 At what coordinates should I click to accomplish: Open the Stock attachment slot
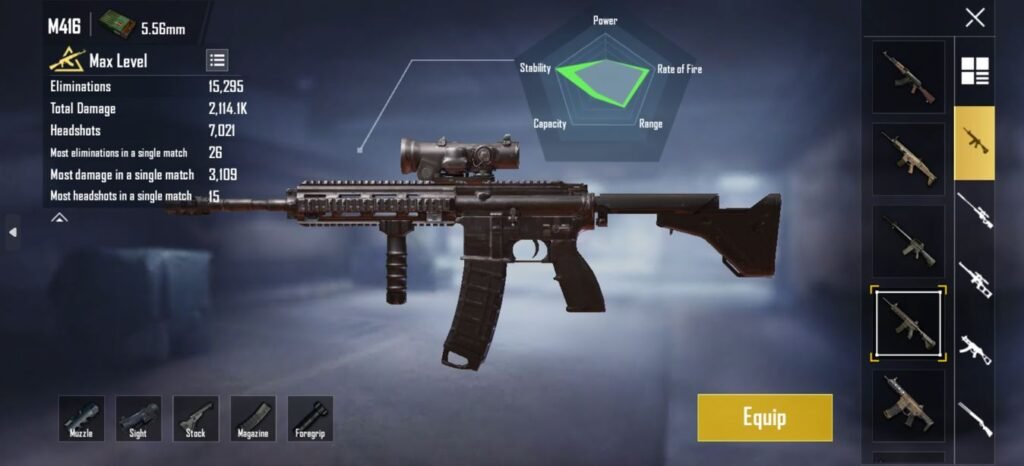click(x=196, y=418)
